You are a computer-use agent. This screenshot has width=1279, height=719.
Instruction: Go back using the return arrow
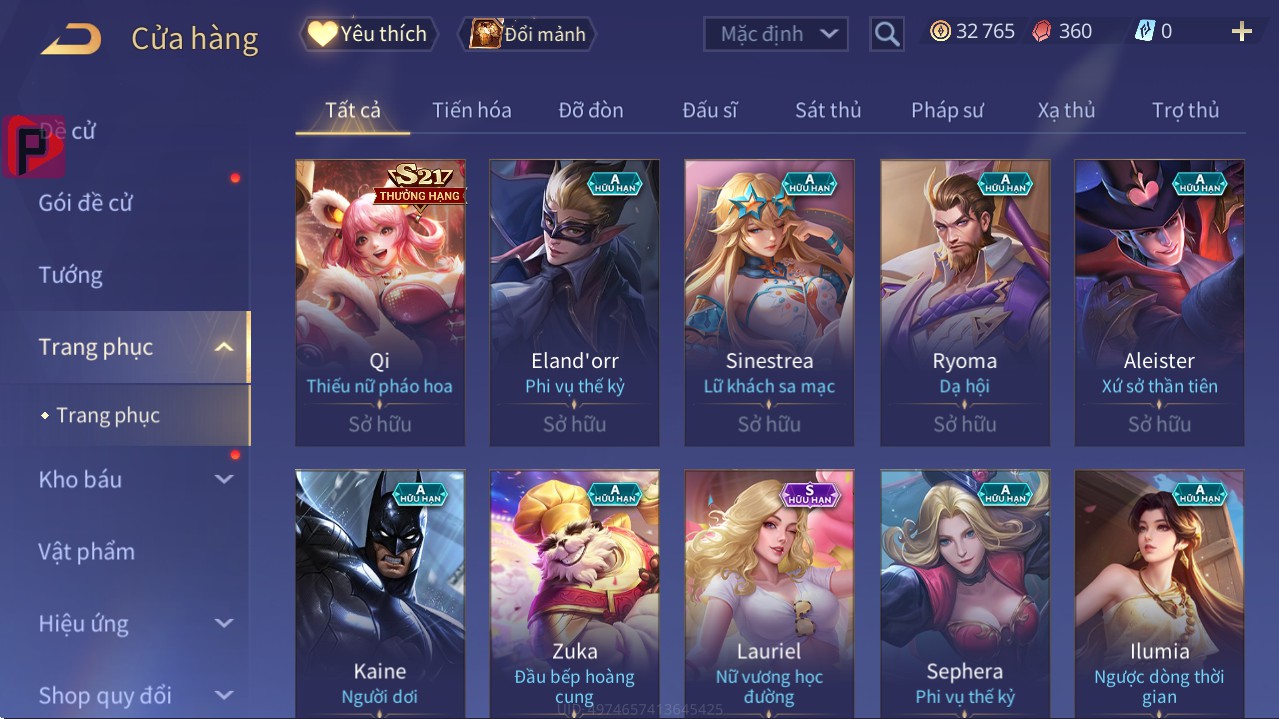(71, 39)
